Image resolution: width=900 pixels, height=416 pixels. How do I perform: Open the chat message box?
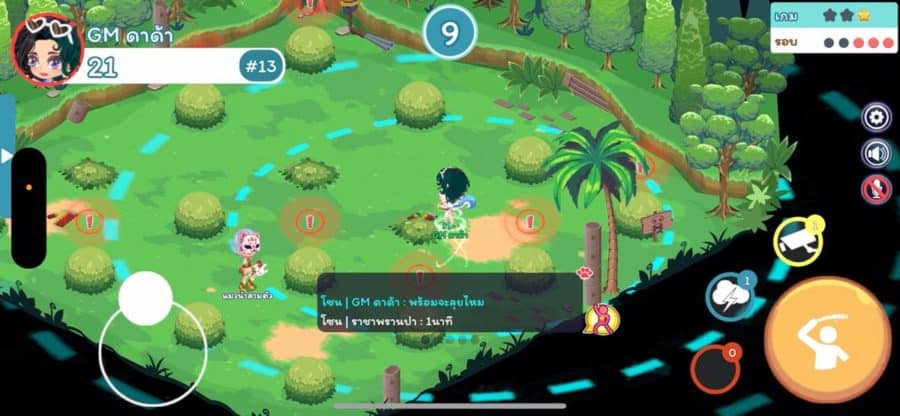pos(450,302)
